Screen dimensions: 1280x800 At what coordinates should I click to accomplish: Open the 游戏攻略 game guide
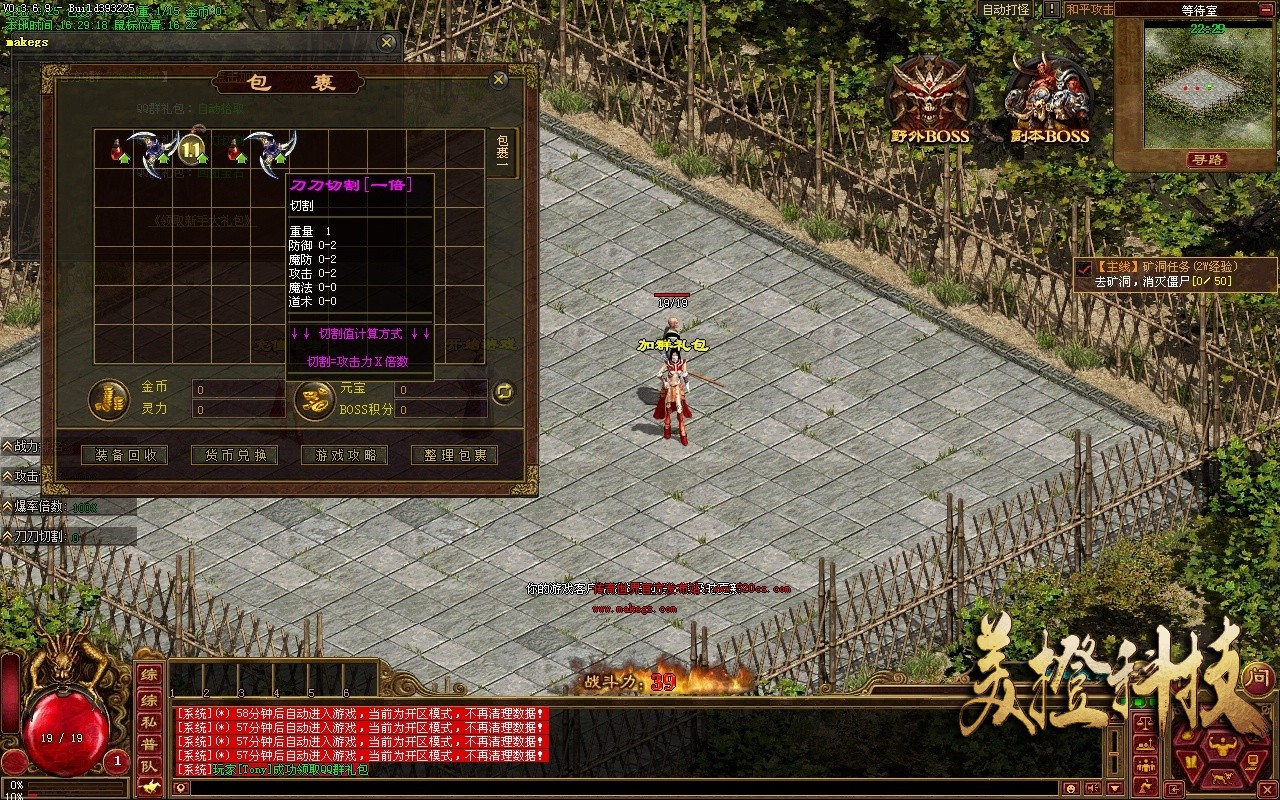[345, 455]
